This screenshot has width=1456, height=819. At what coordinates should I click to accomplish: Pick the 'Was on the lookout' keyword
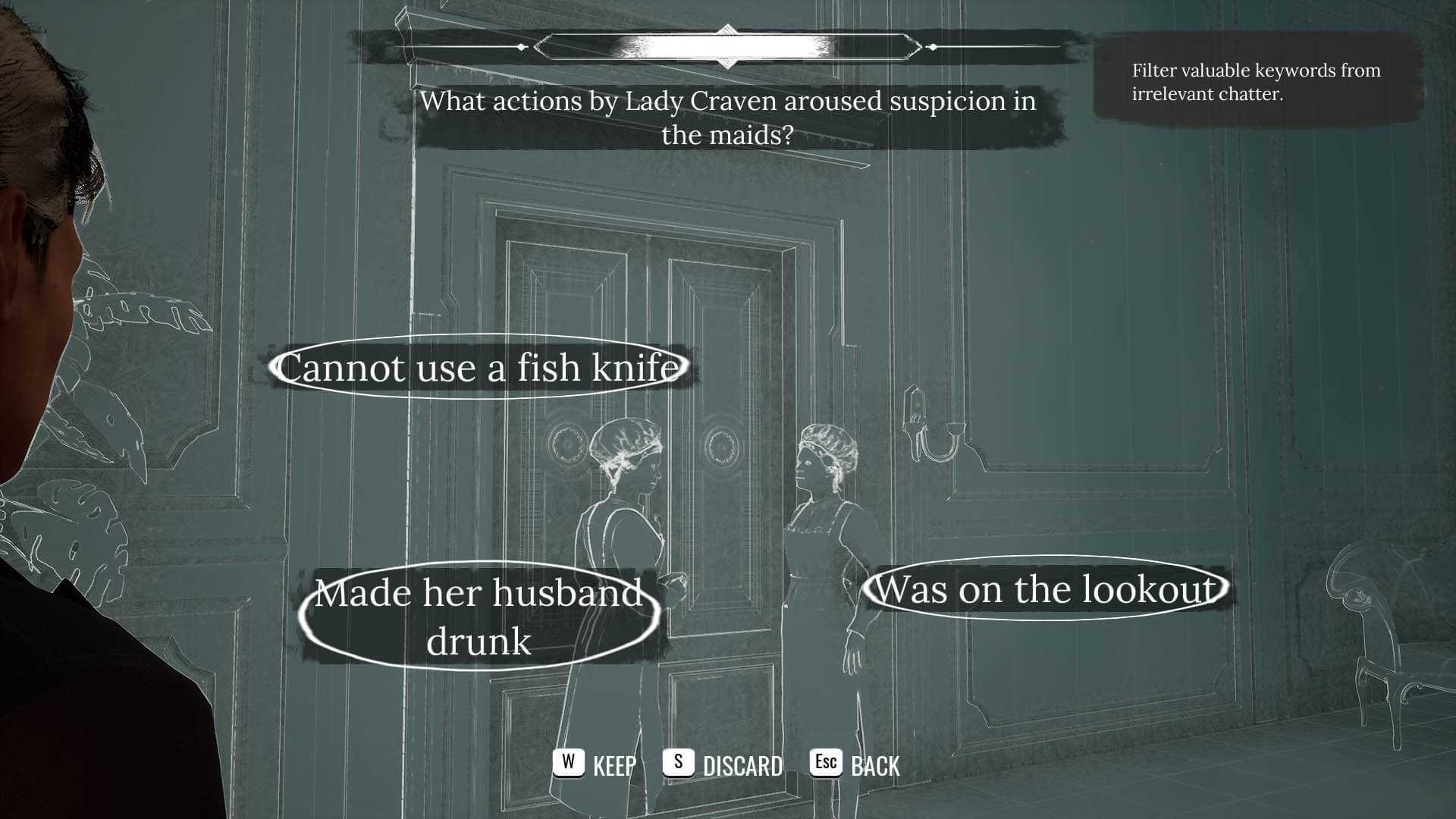coord(1045,589)
